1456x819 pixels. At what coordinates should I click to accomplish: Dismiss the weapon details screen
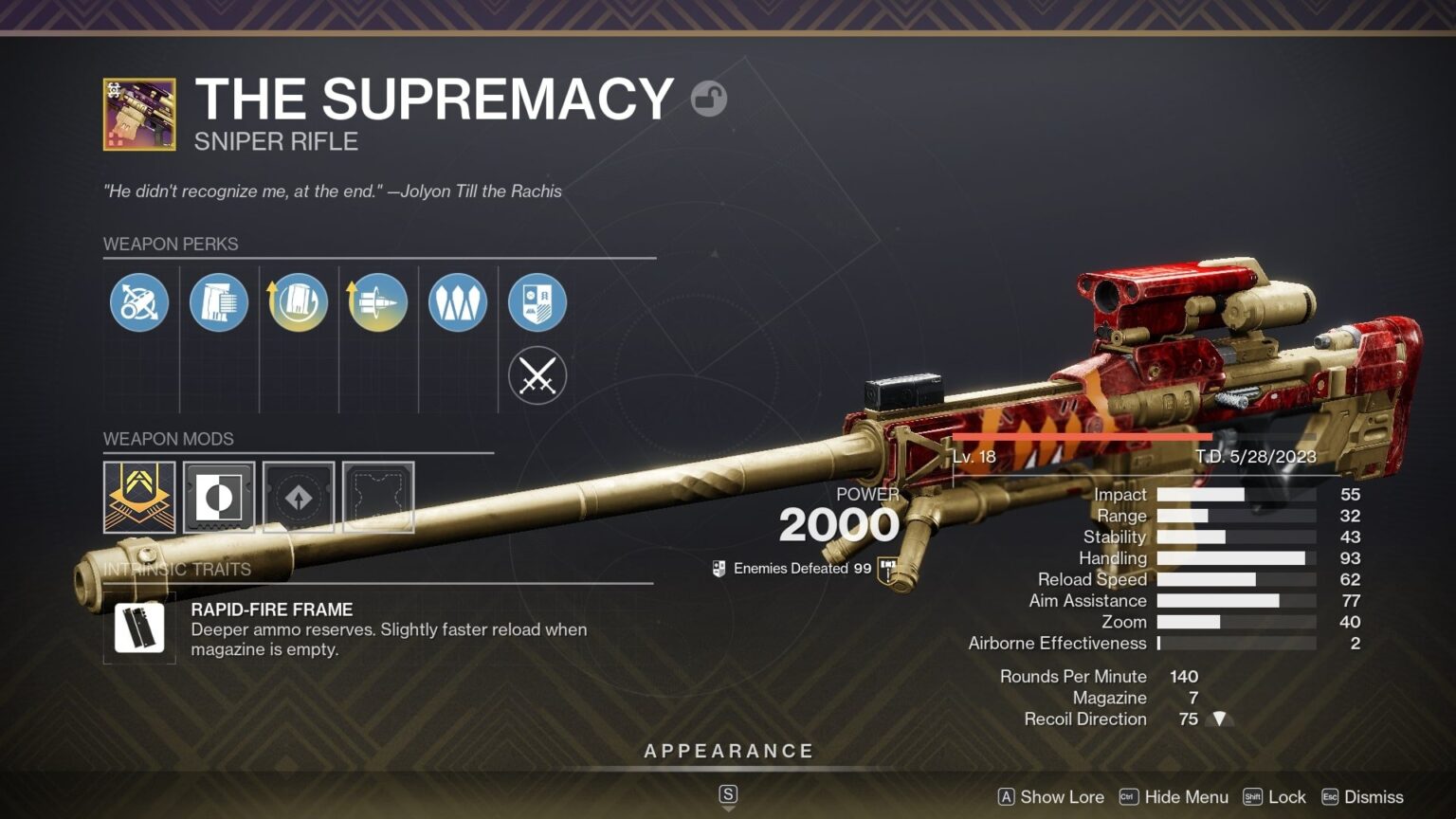(x=1373, y=797)
